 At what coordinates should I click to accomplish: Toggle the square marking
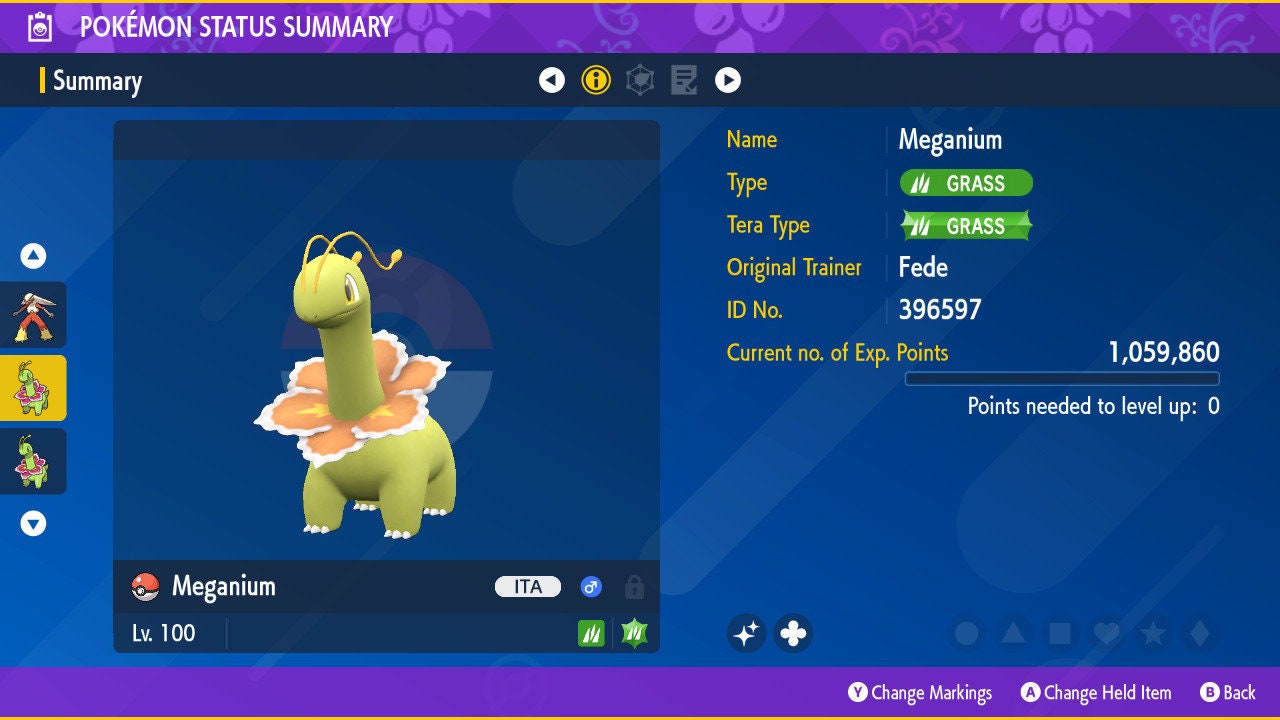[x=1060, y=633]
